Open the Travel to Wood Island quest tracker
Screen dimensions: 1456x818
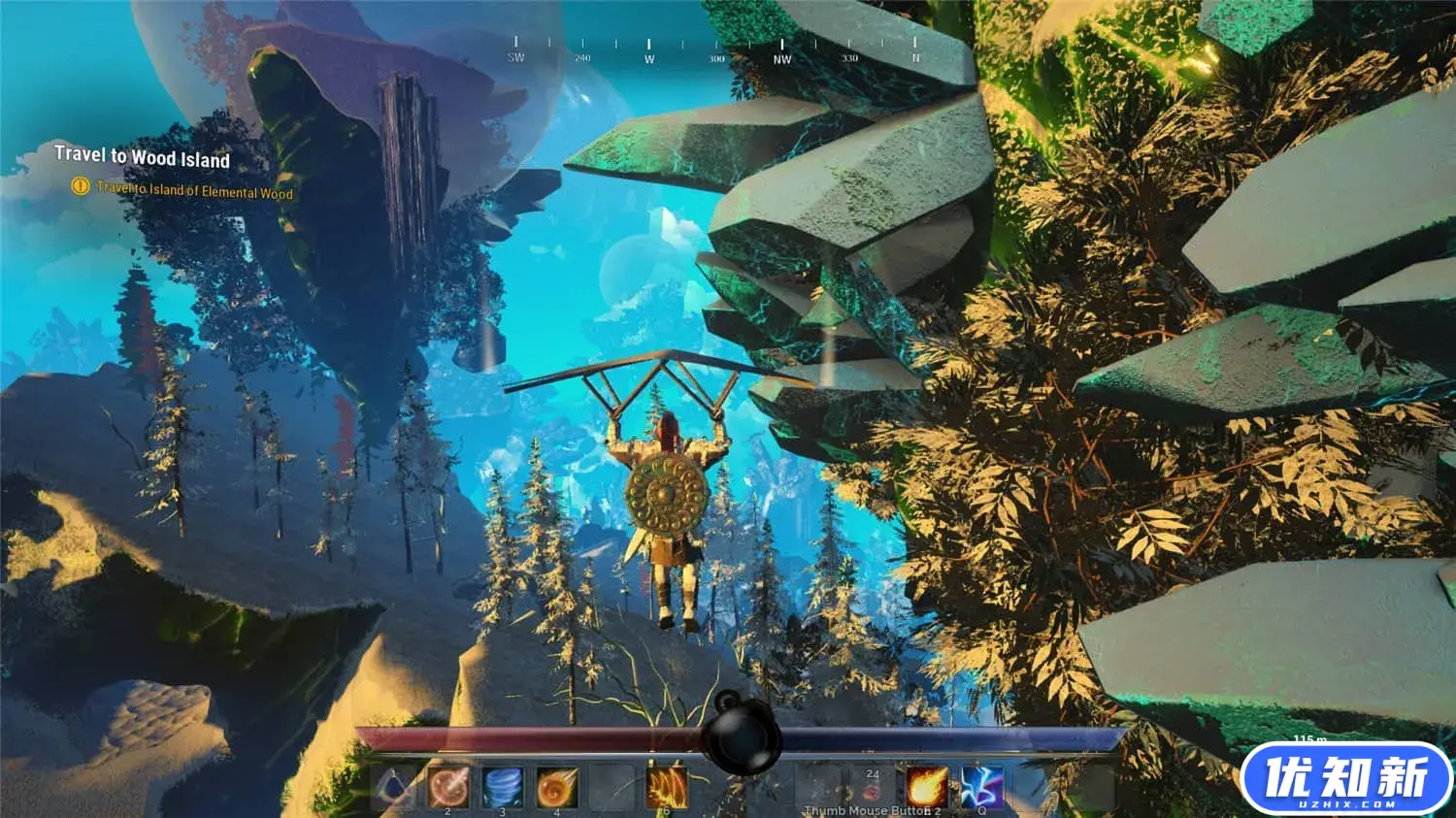click(142, 156)
